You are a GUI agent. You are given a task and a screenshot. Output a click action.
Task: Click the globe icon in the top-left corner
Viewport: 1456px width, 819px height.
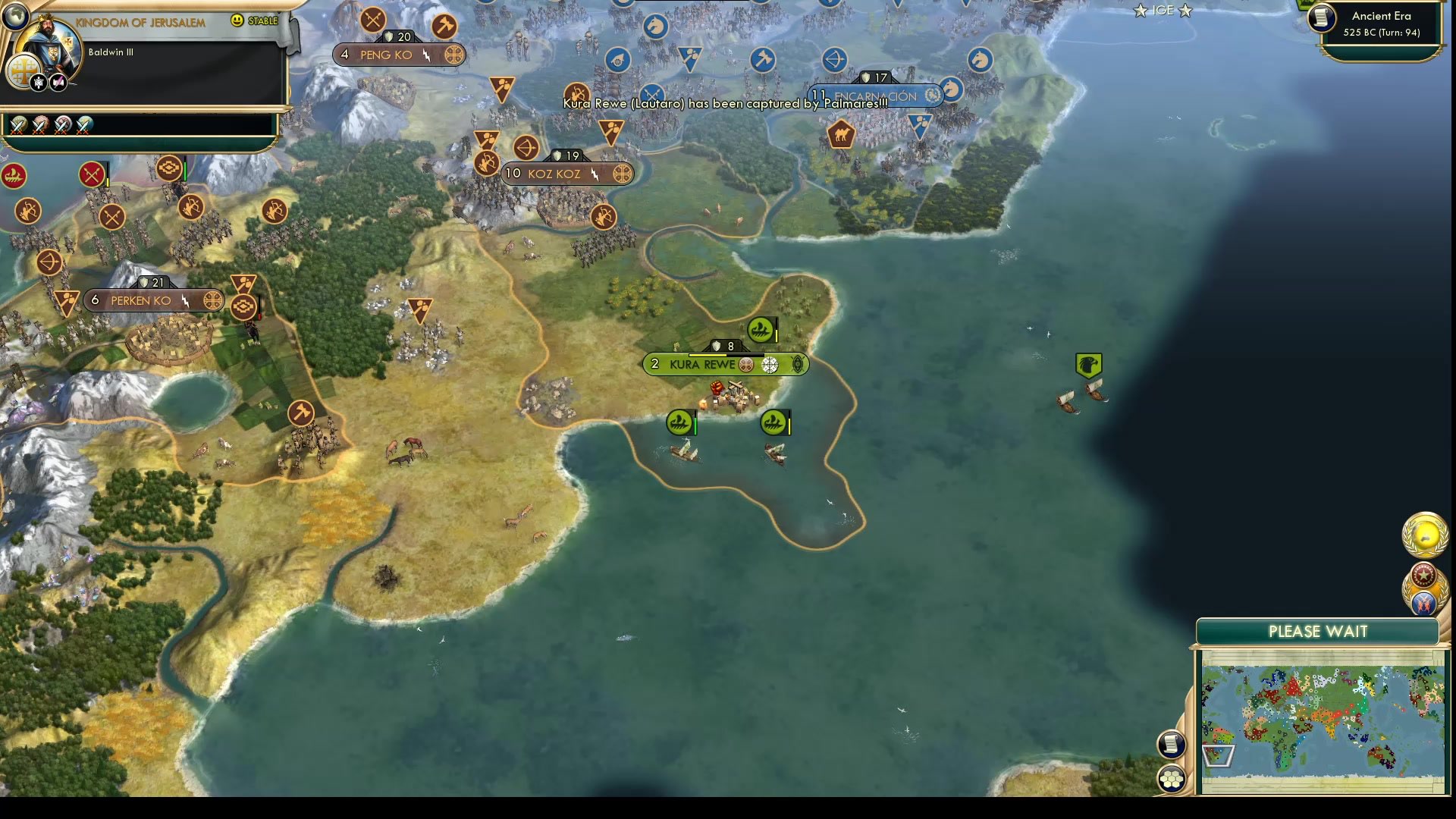14,14
